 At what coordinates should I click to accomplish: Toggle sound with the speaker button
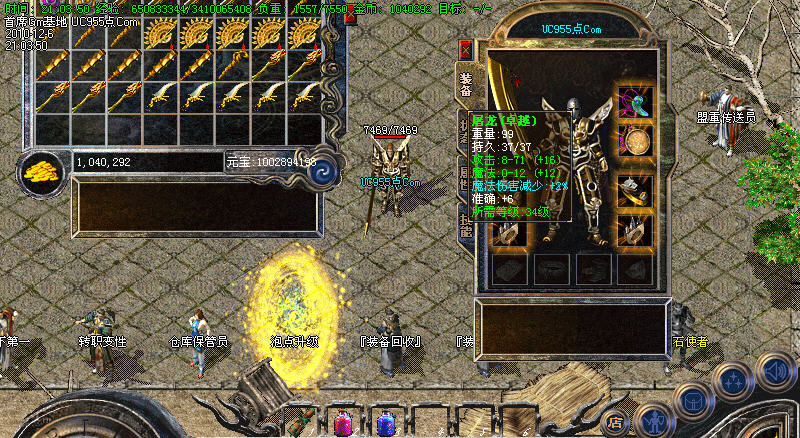click(776, 371)
